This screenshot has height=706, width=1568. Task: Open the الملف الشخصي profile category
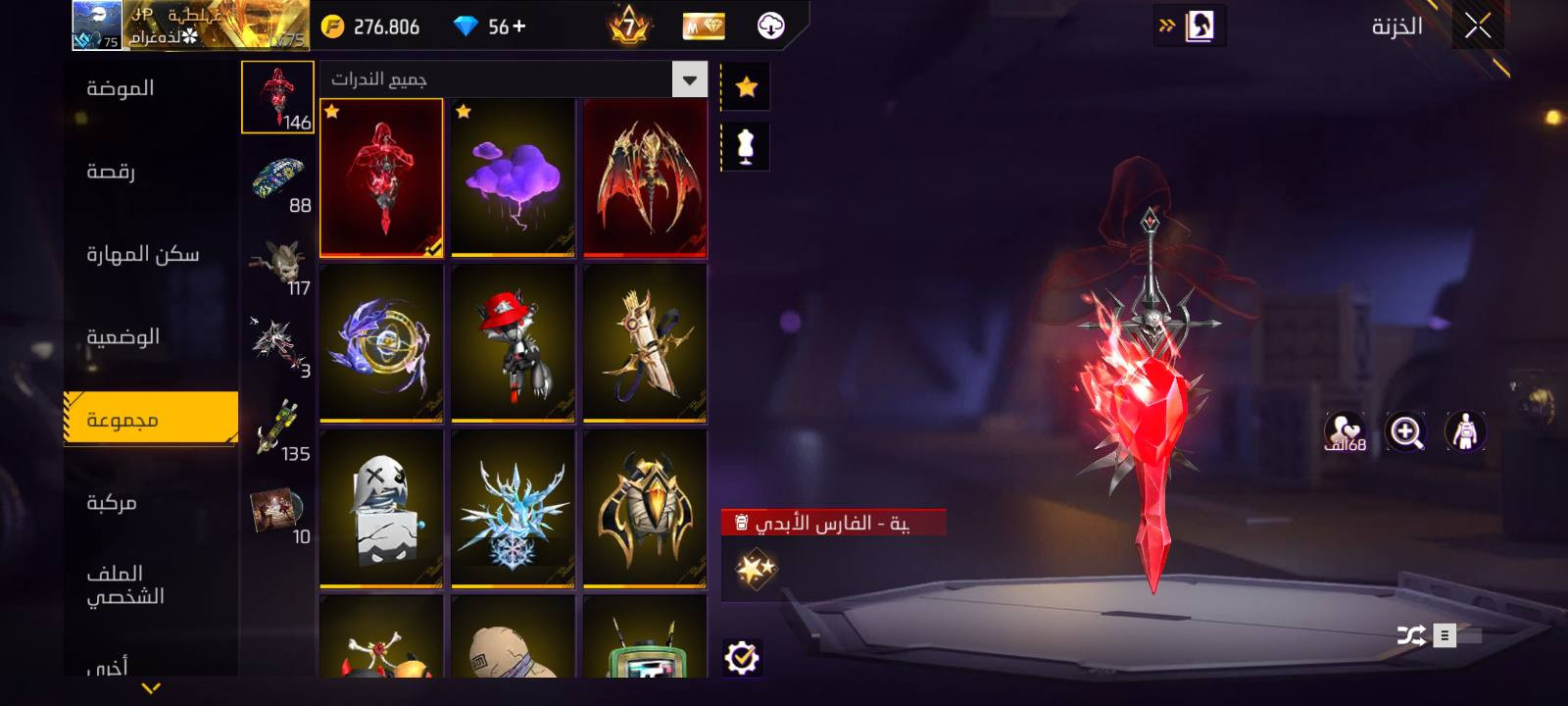click(x=124, y=584)
